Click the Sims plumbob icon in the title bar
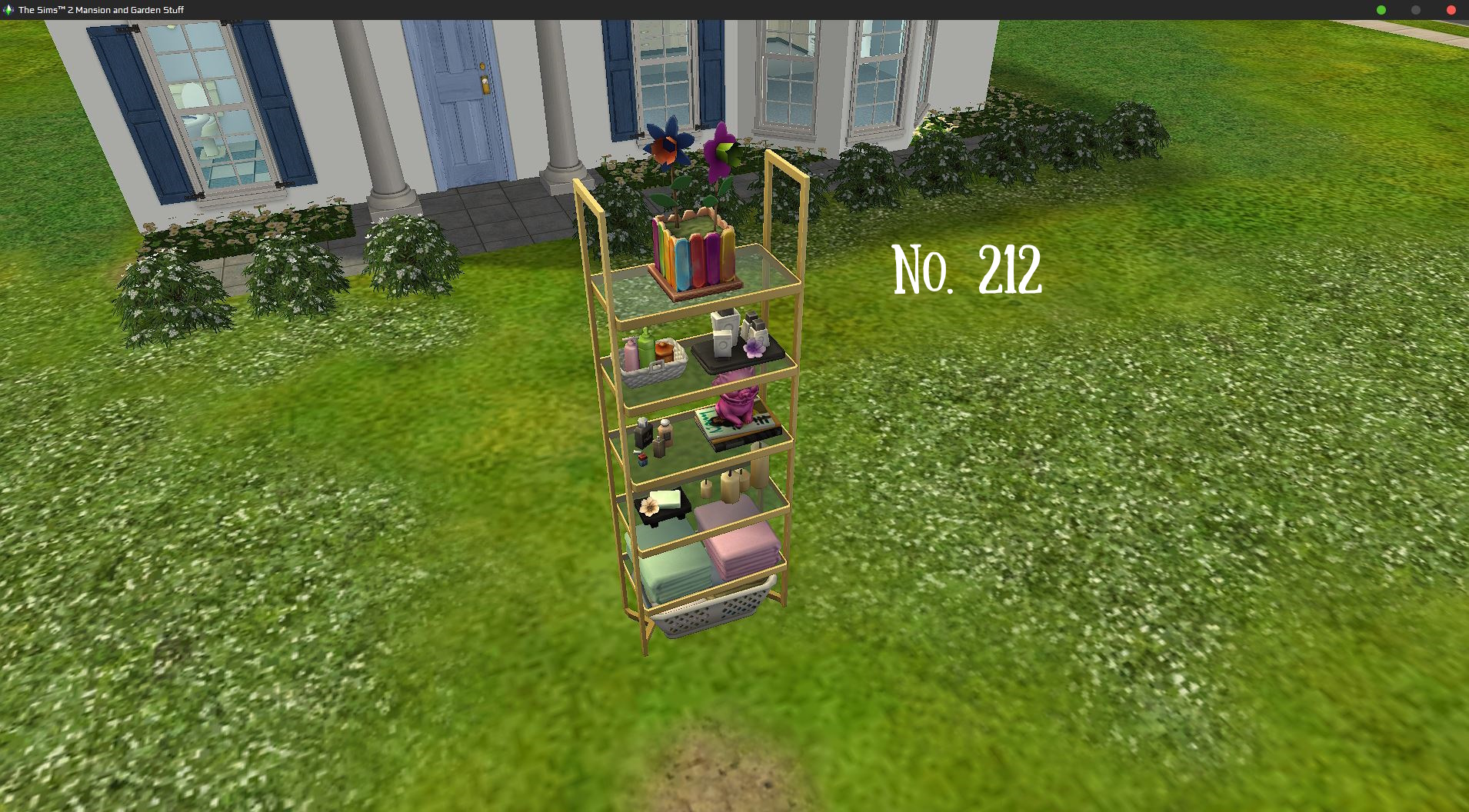 [x=8, y=10]
